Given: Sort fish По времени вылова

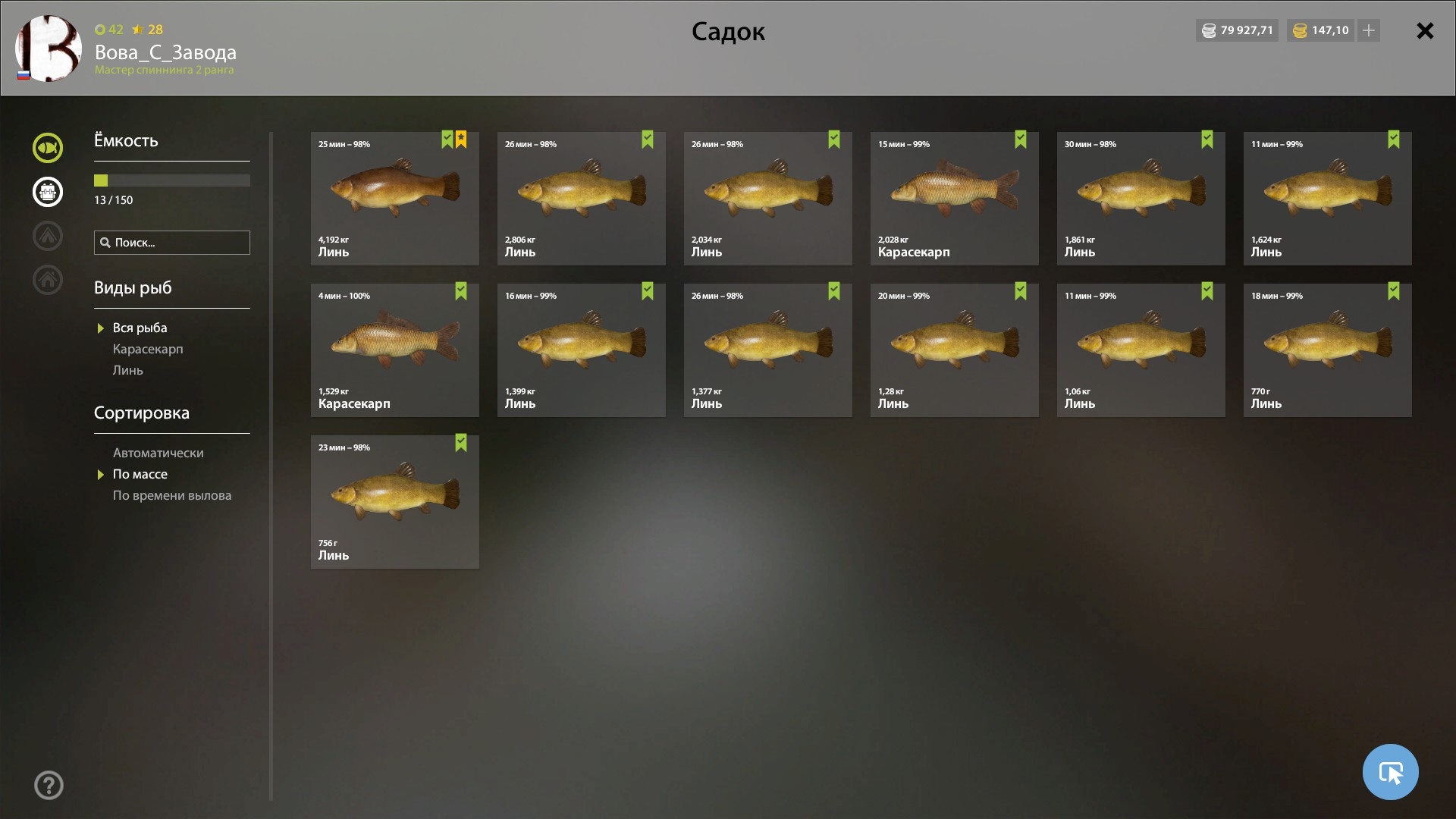Looking at the screenshot, I should click(x=172, y=495).
